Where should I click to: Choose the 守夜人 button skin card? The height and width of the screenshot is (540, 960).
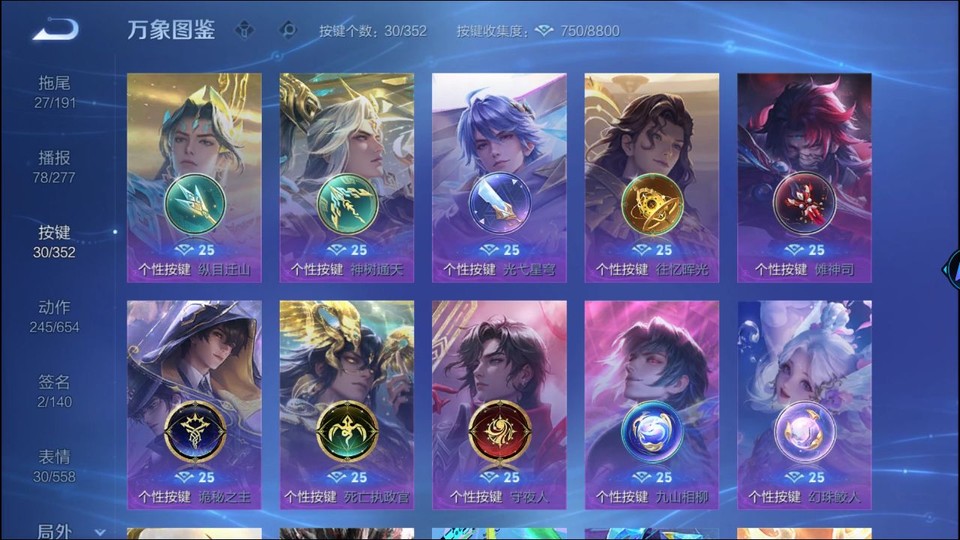tap(499, 404)
